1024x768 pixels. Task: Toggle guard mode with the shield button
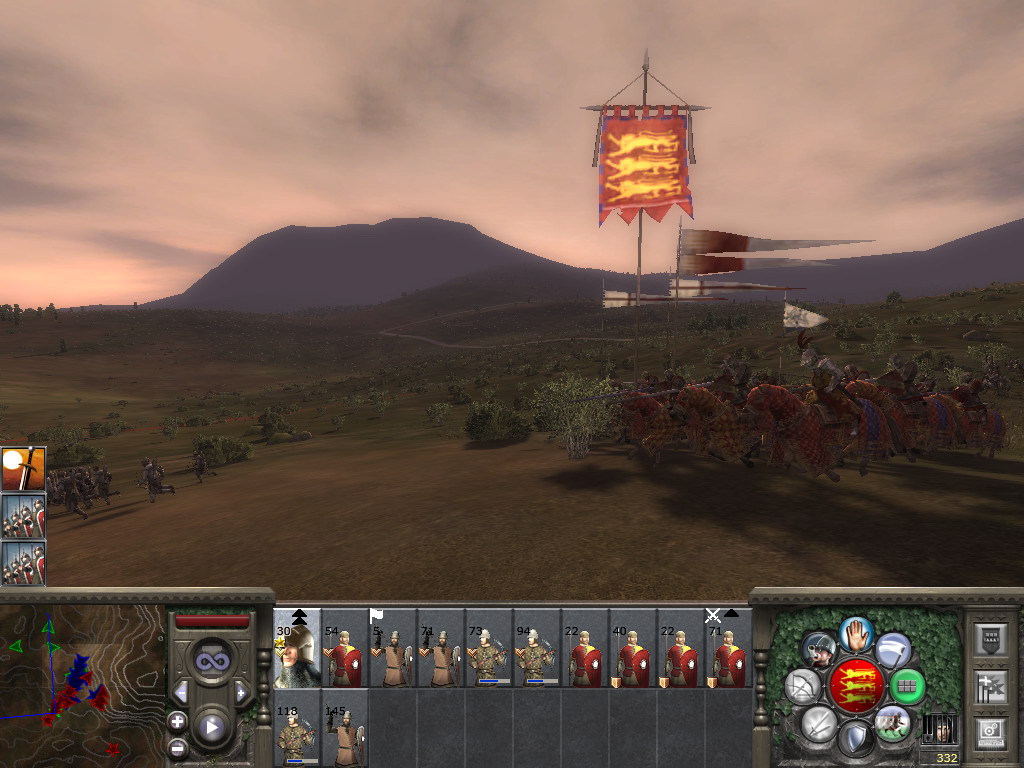[855, 741]
